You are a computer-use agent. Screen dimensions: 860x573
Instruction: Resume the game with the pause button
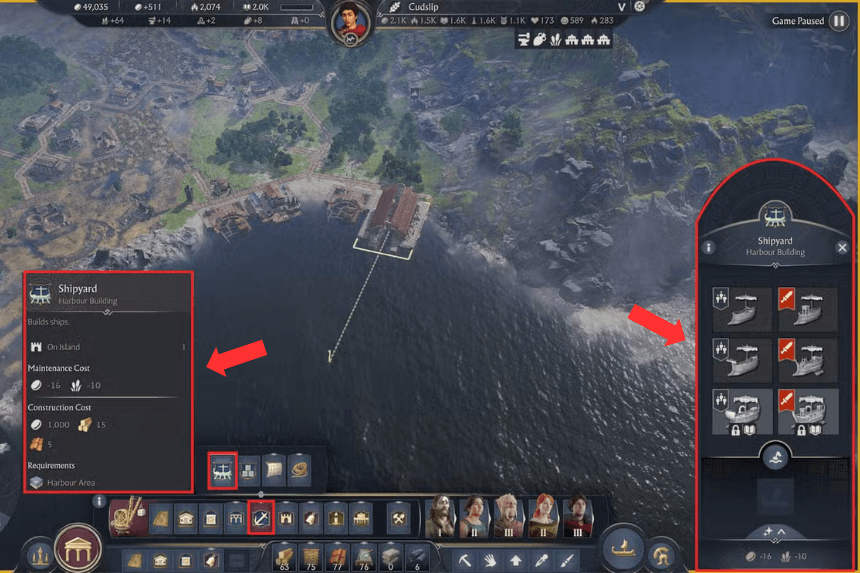[839, 21]
